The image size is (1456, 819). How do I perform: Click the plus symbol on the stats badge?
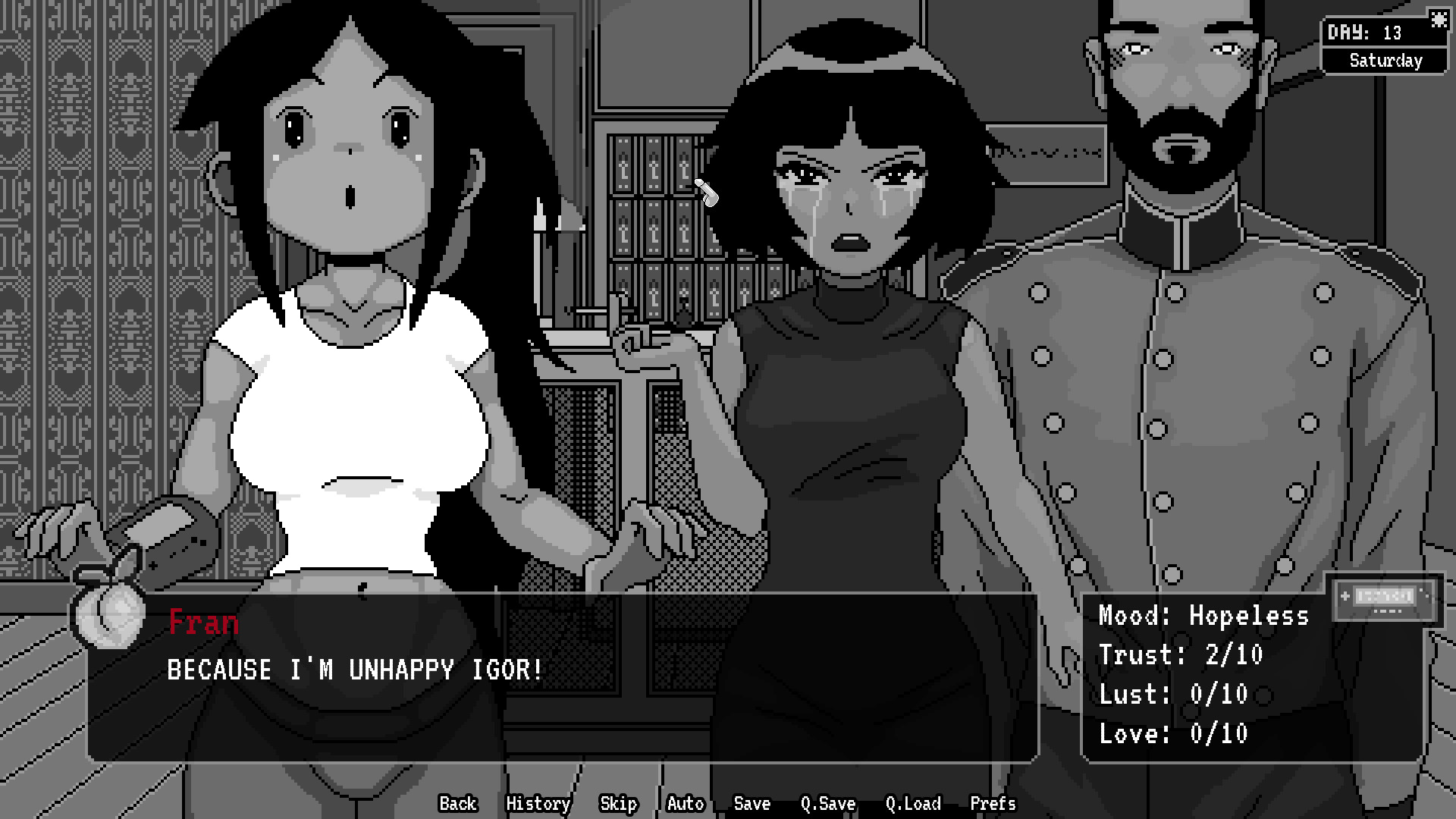[x=1345, y=597]
